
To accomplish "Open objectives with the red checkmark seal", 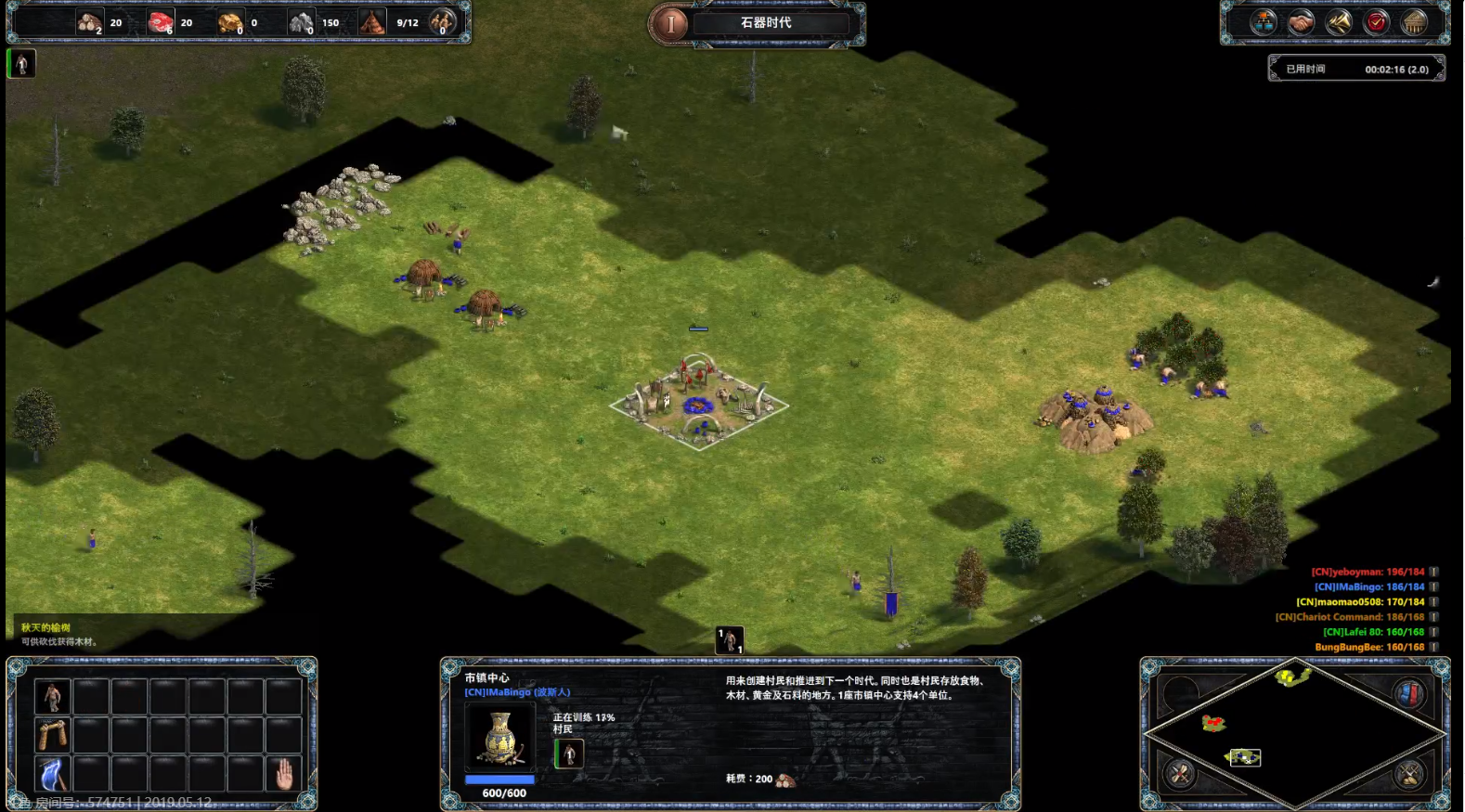I will click(x=1377, y=22).
